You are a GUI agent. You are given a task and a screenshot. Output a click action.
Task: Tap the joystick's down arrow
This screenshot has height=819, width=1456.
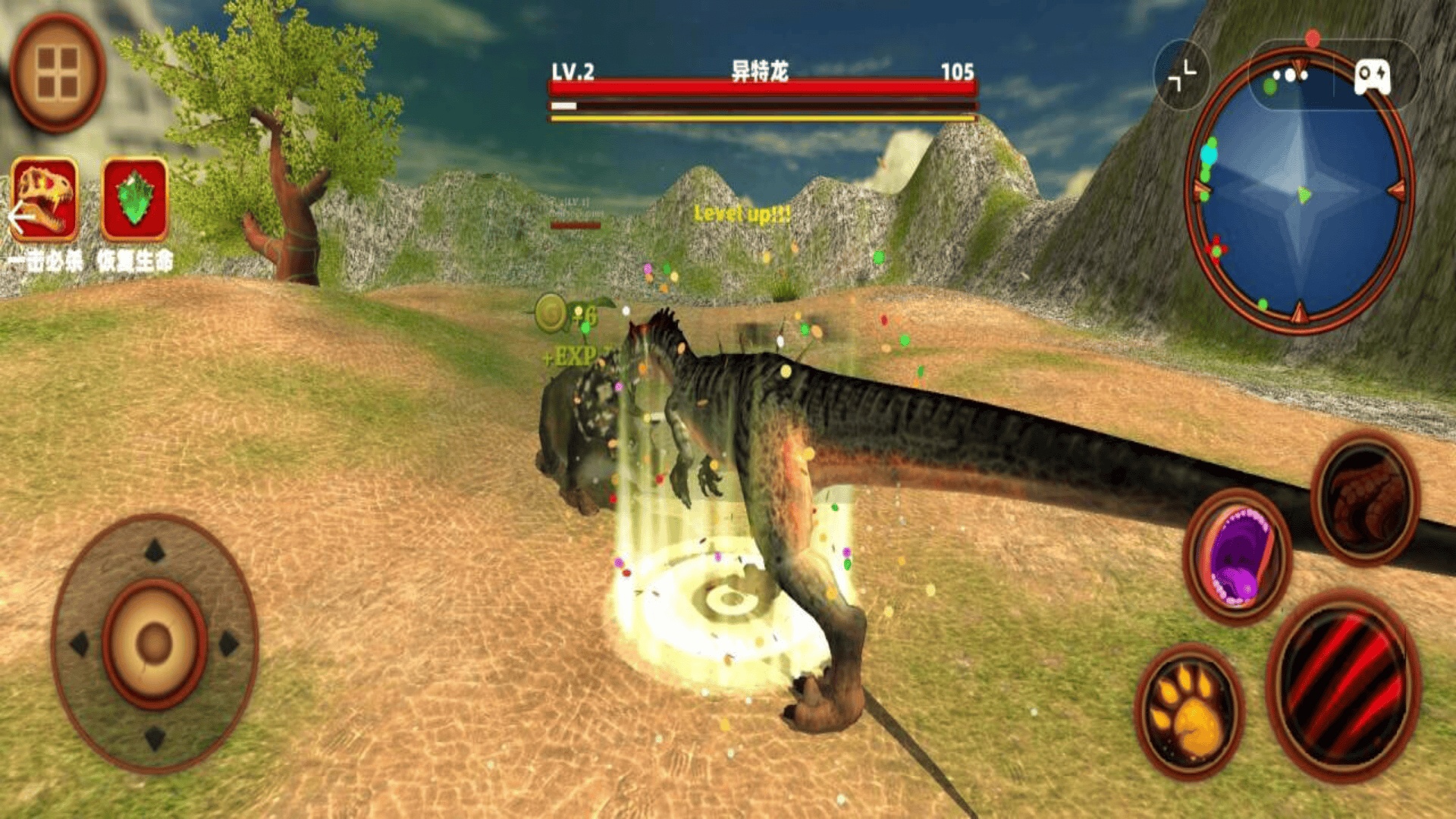[155, 736]
